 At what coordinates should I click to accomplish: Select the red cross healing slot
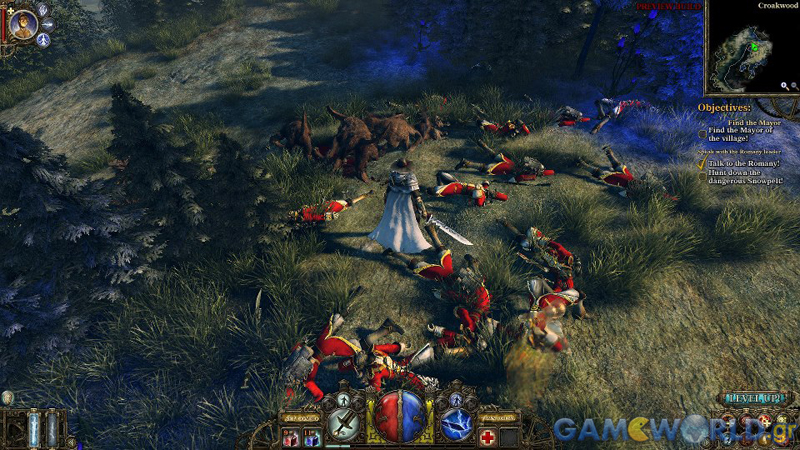[488, 437]
